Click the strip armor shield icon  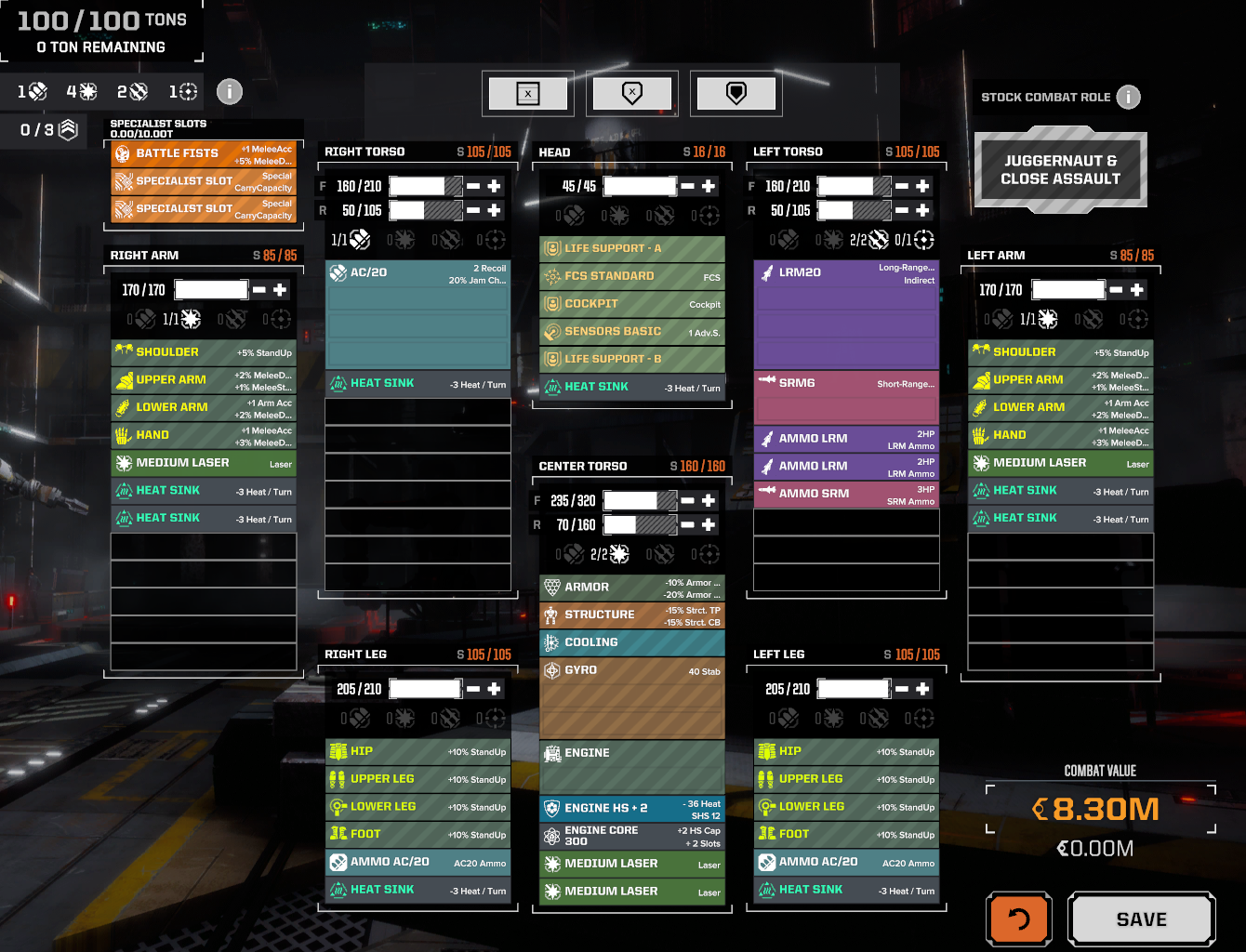point(632,93)
